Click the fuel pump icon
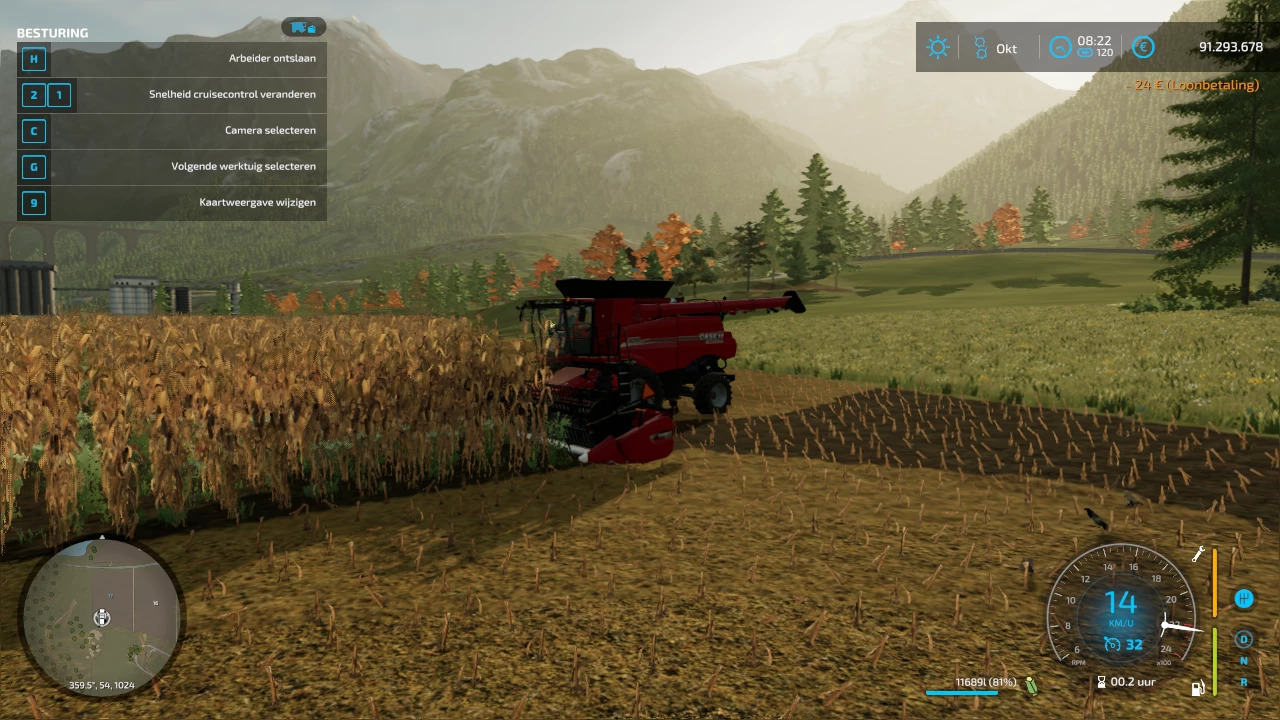Screen dimensions: 1280x720 1197,687
